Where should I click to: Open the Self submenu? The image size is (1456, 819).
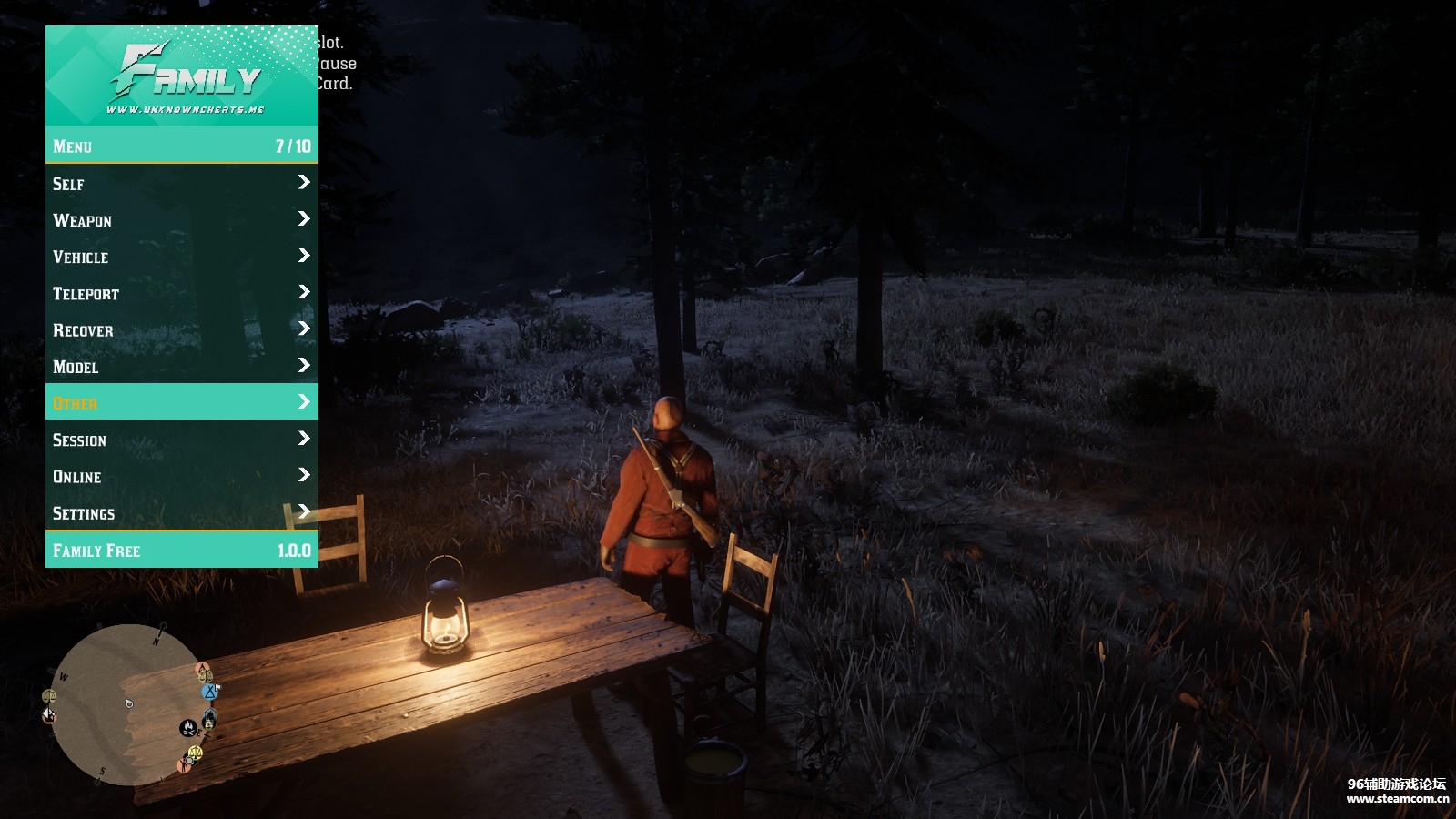[x=181, y=183]
